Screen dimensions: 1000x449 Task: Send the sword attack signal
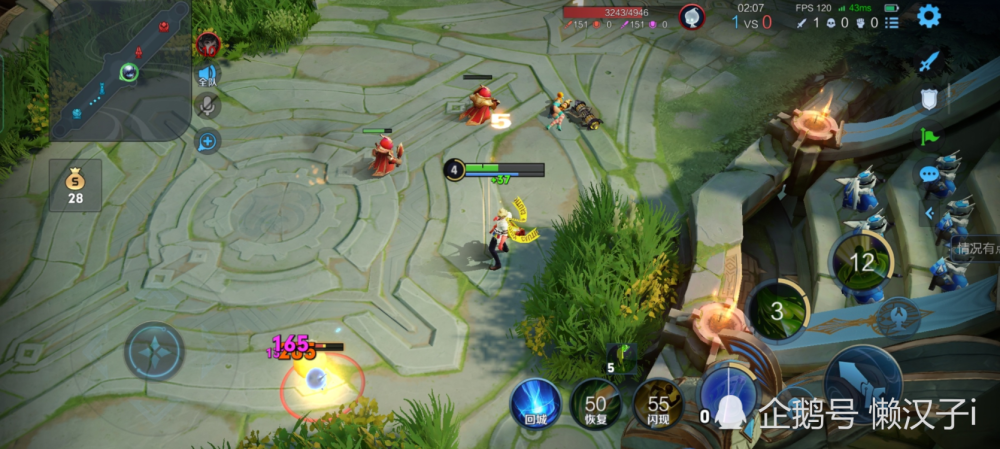click(930, 62)
